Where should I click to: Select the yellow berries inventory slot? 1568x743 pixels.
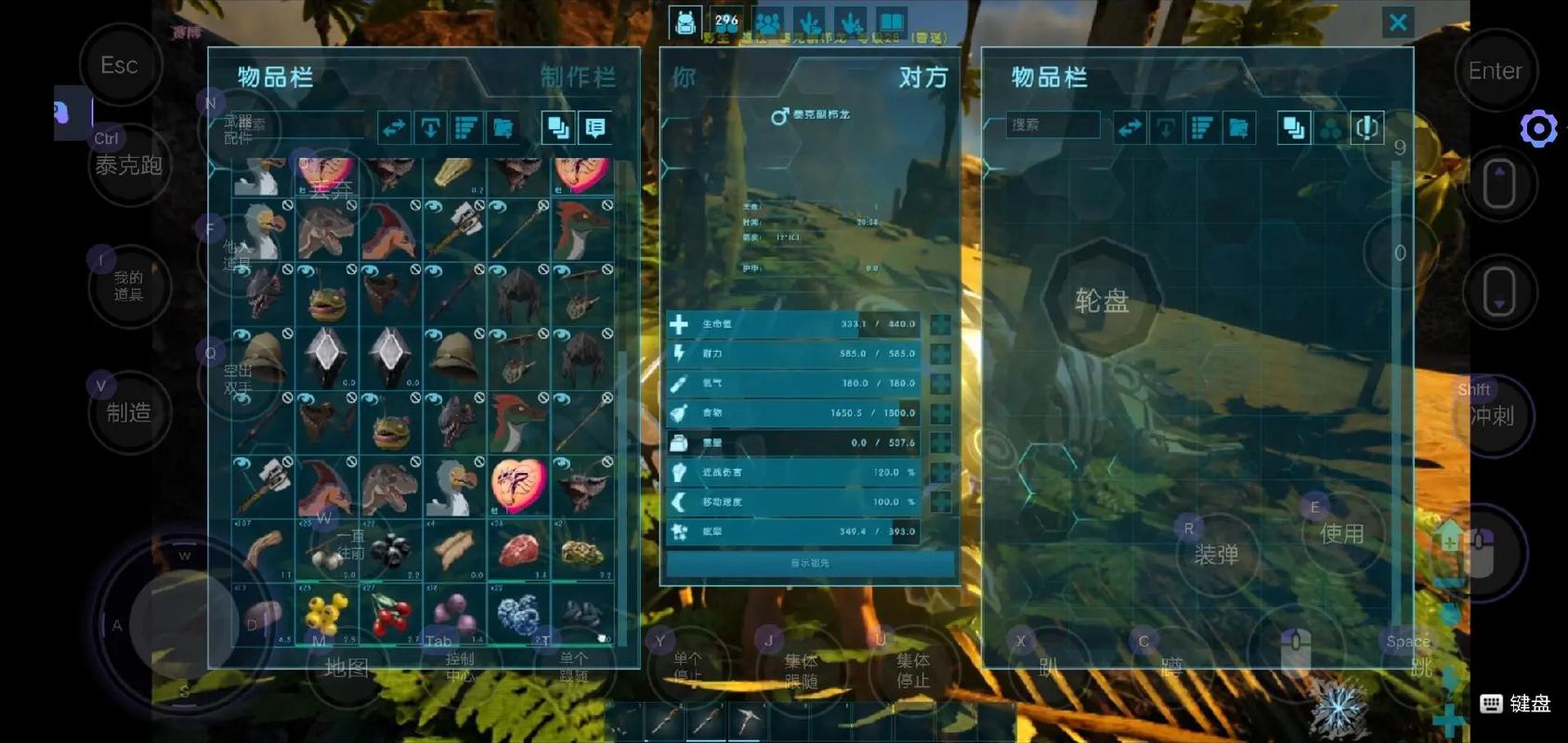point(327,614)
